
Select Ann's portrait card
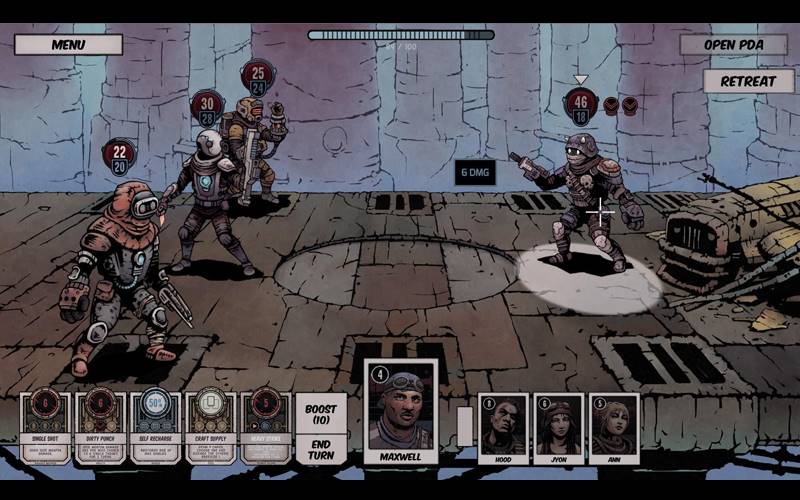(x=613, y=428)
